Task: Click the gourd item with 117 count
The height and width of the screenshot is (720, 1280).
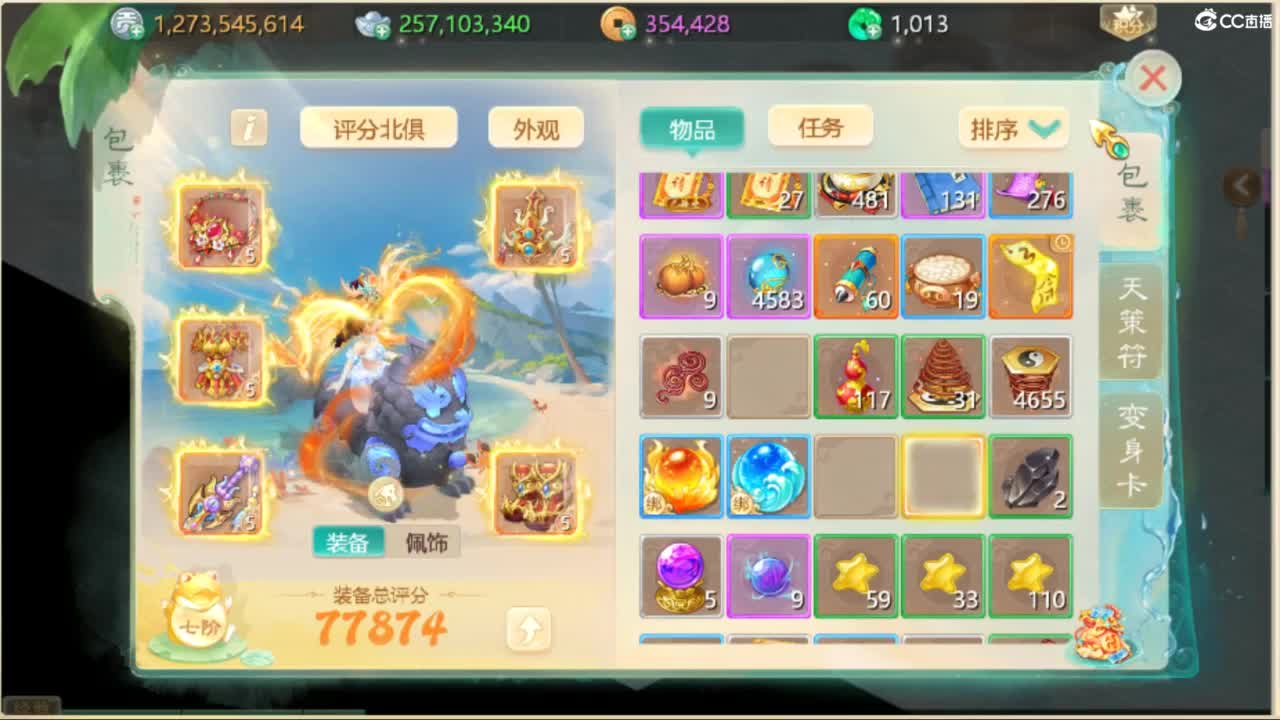Action: 855,375
